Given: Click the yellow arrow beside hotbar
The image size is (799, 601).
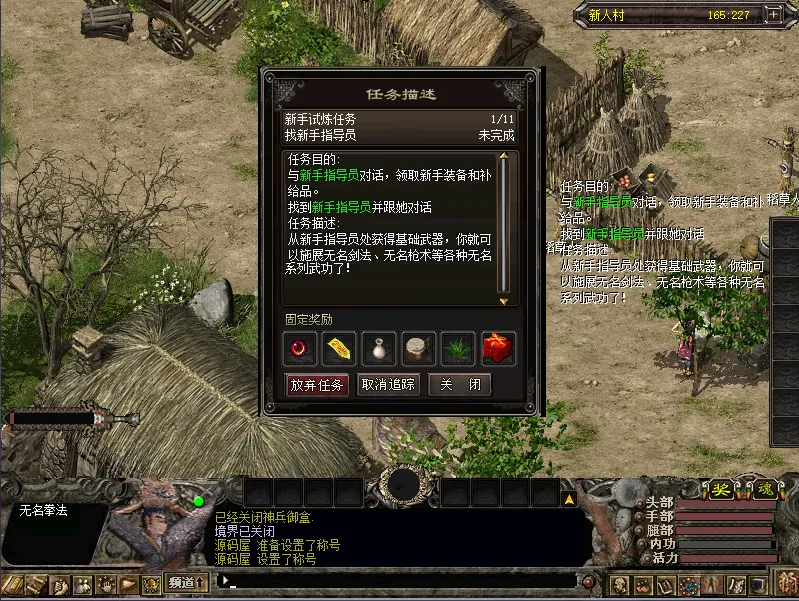Looking at the screenshot, I should pos(568,497).
